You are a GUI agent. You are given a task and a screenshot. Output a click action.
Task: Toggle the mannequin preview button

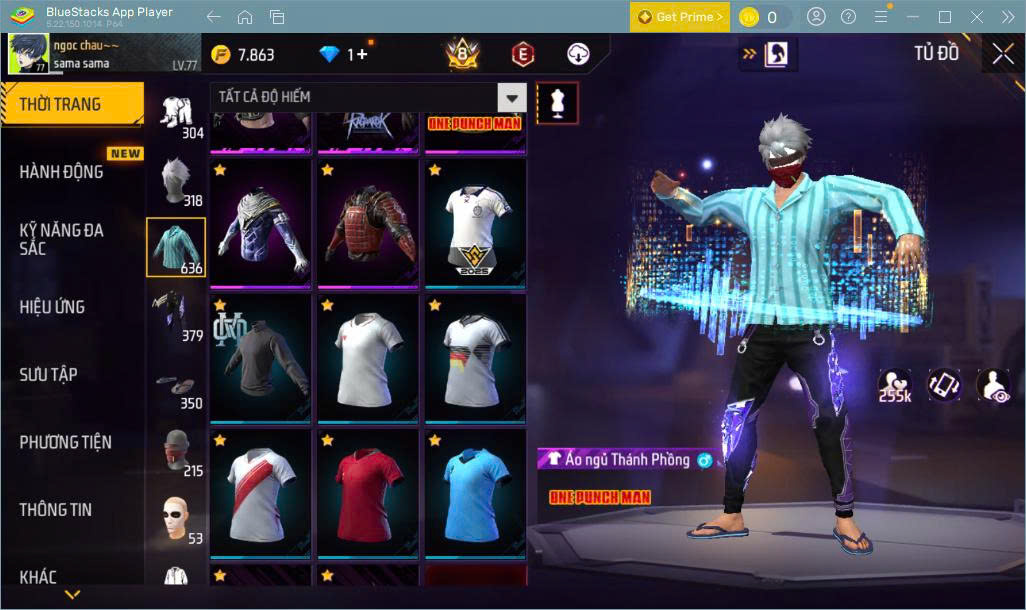pos(556,102)
